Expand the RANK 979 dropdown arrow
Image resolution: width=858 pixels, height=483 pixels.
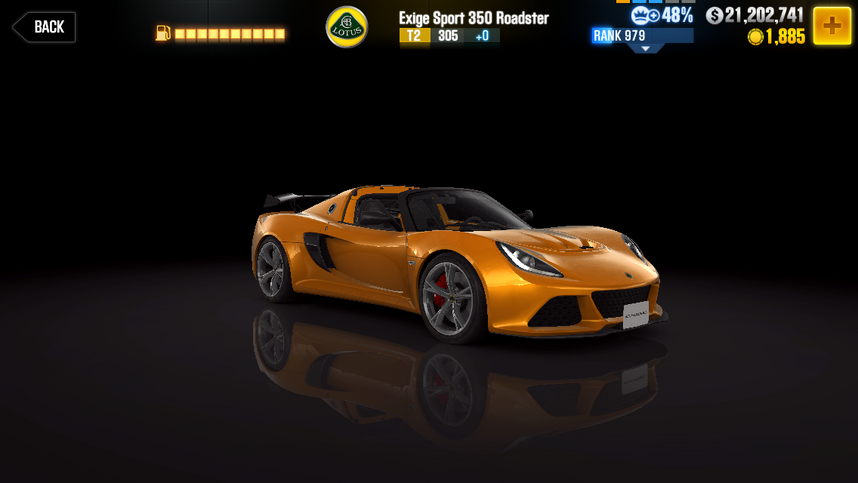[x=645, y=48]
